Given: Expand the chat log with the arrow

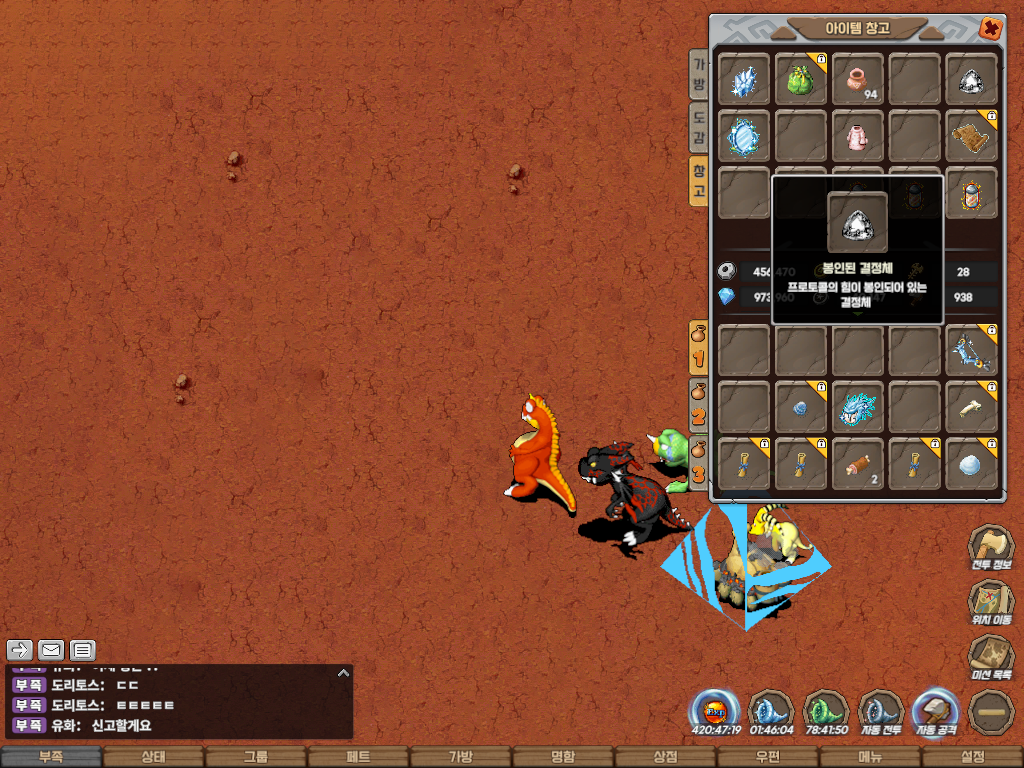Looking at the screenshot, I should coord(344,673).
